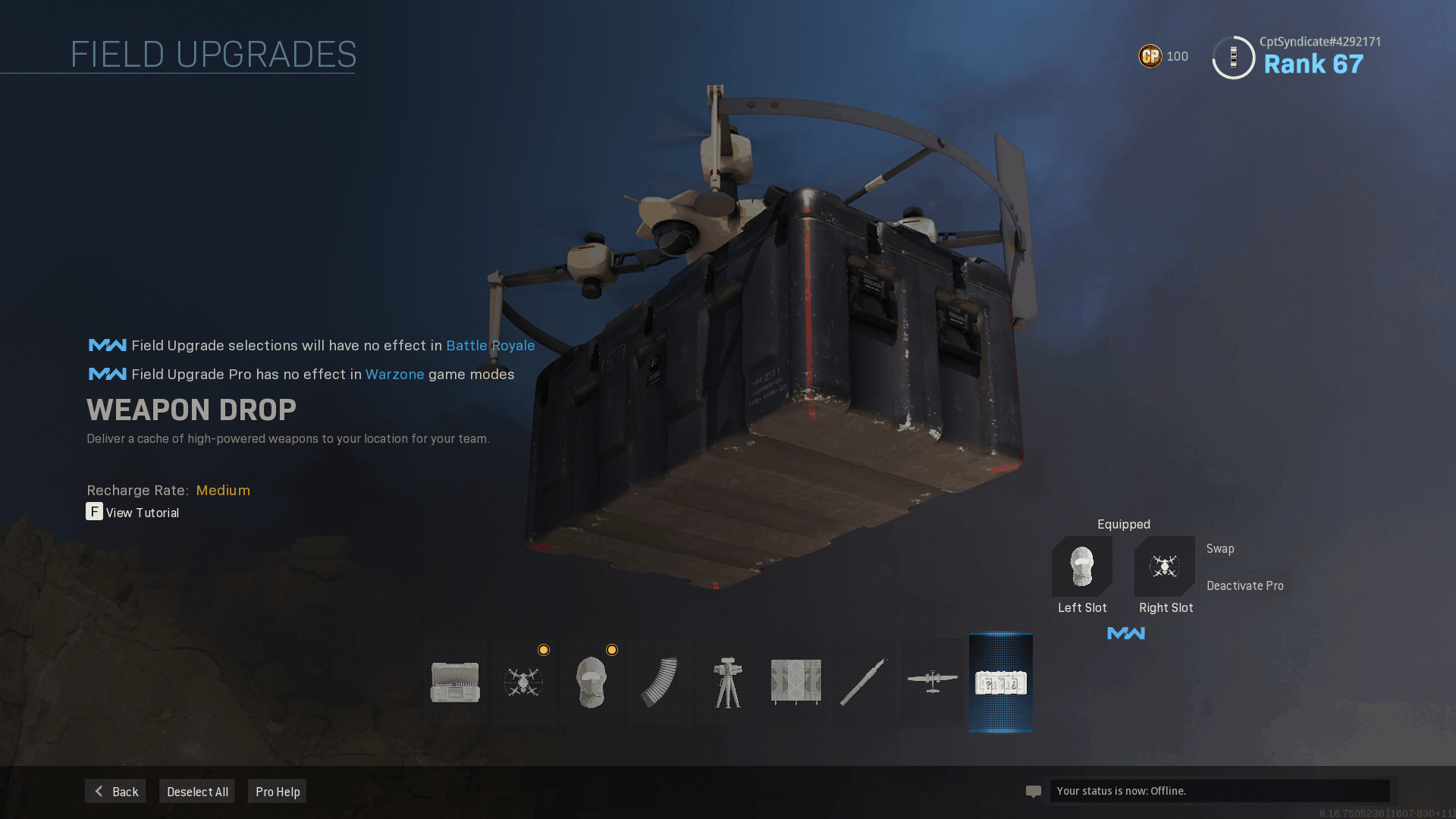1456x819 pixels.
Task: Choose the Tactical Insertion flare
Action: (864, 682)
